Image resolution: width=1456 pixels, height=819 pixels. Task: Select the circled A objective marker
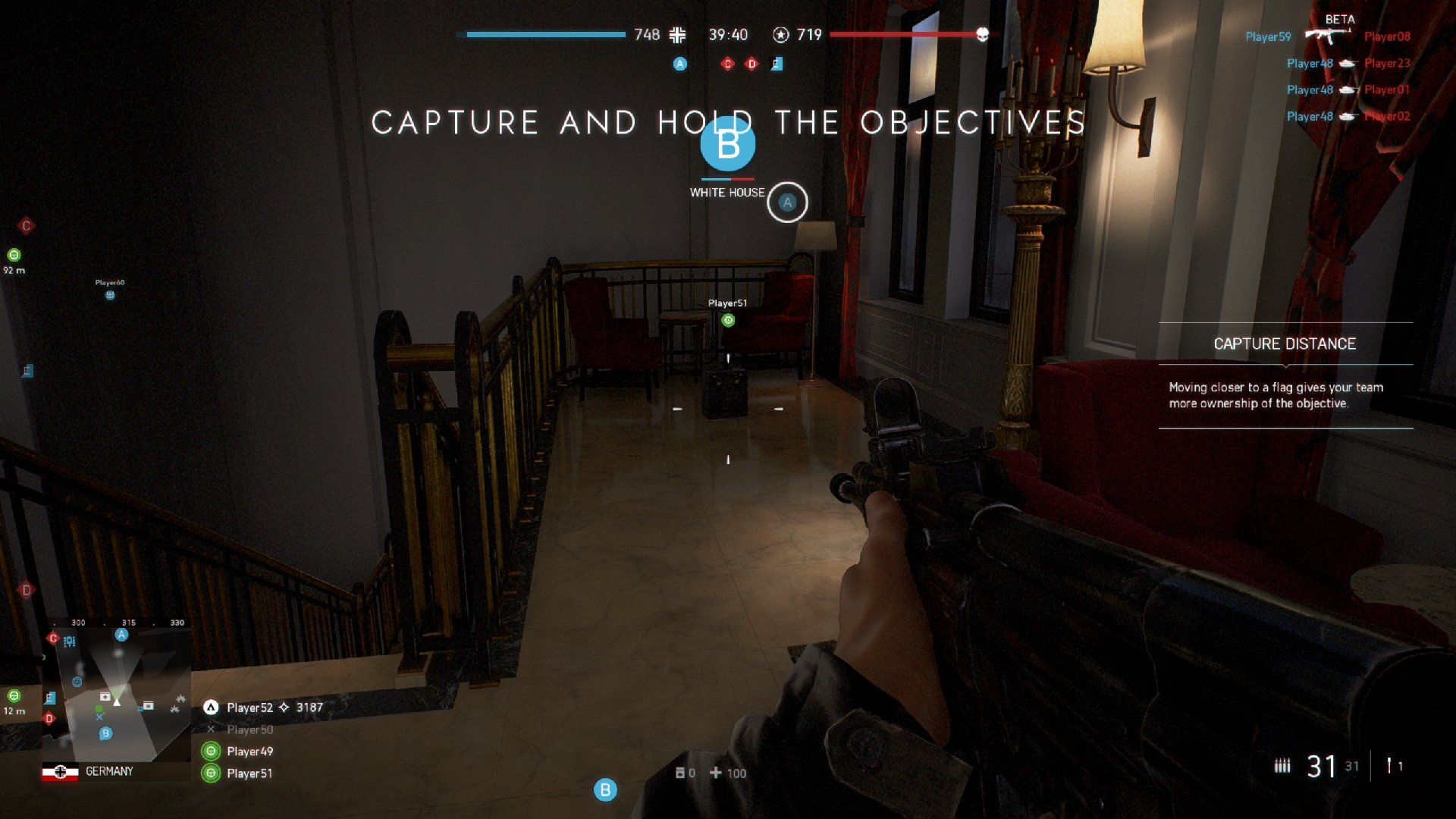click(x=787, y=202)
